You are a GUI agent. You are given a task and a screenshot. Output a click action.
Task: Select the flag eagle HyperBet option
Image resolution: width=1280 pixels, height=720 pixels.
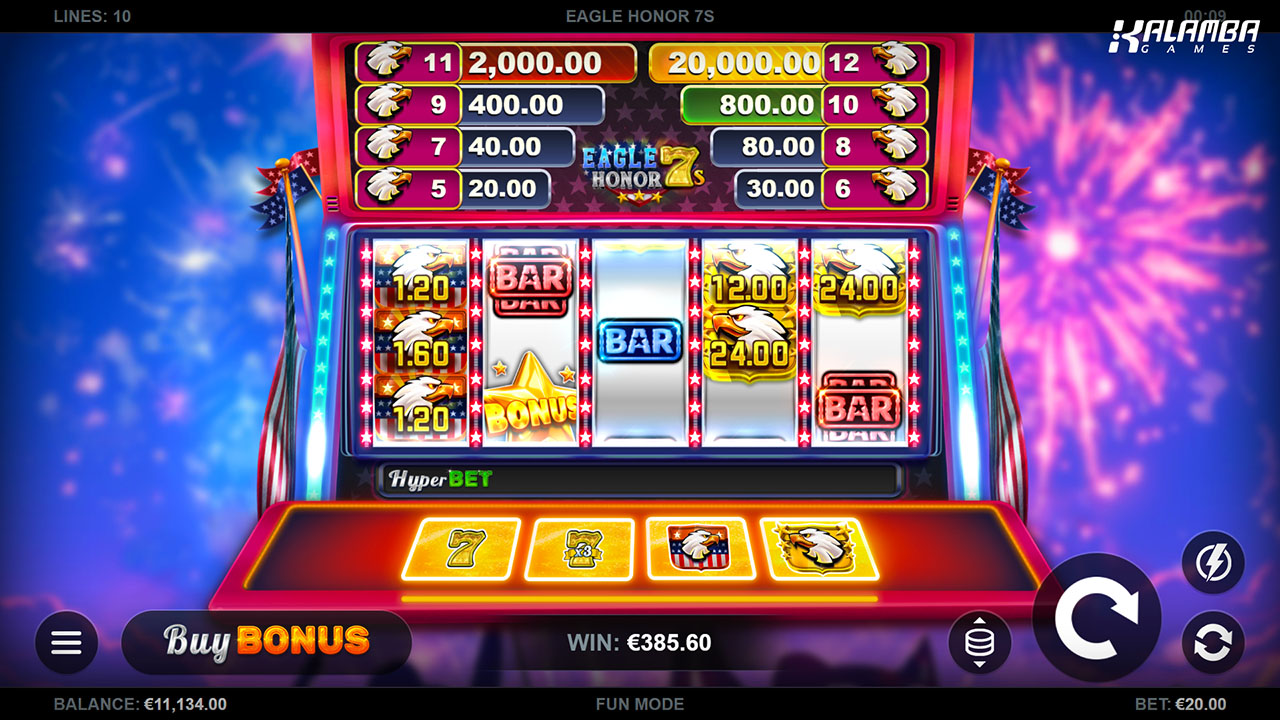[699, 548]
